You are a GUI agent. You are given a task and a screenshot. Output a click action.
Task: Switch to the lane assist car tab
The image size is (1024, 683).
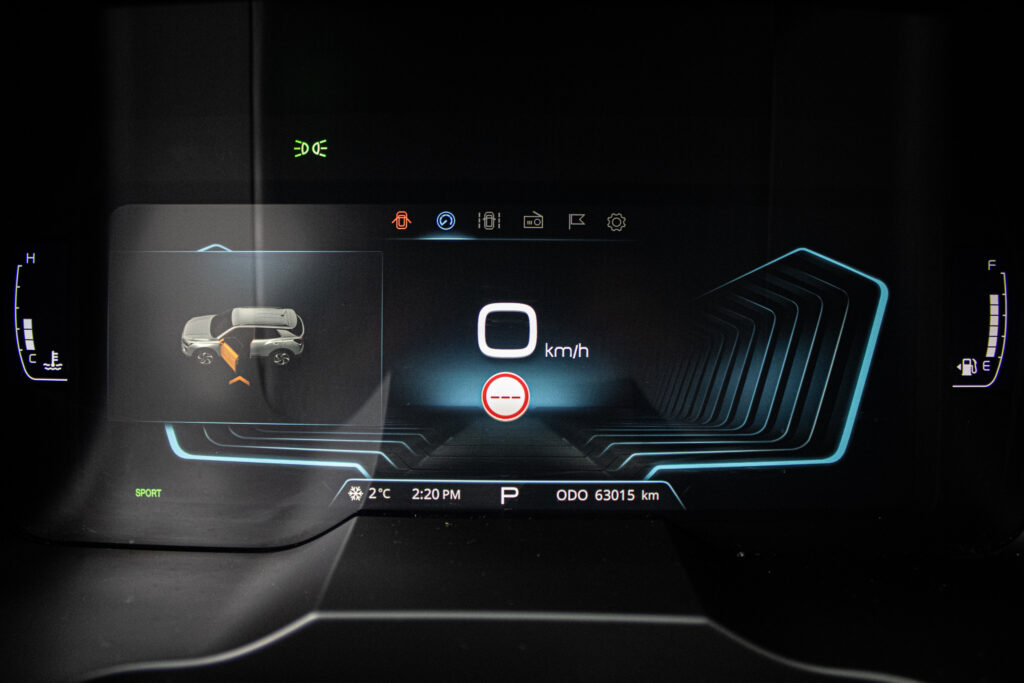[x=489, y=221]
